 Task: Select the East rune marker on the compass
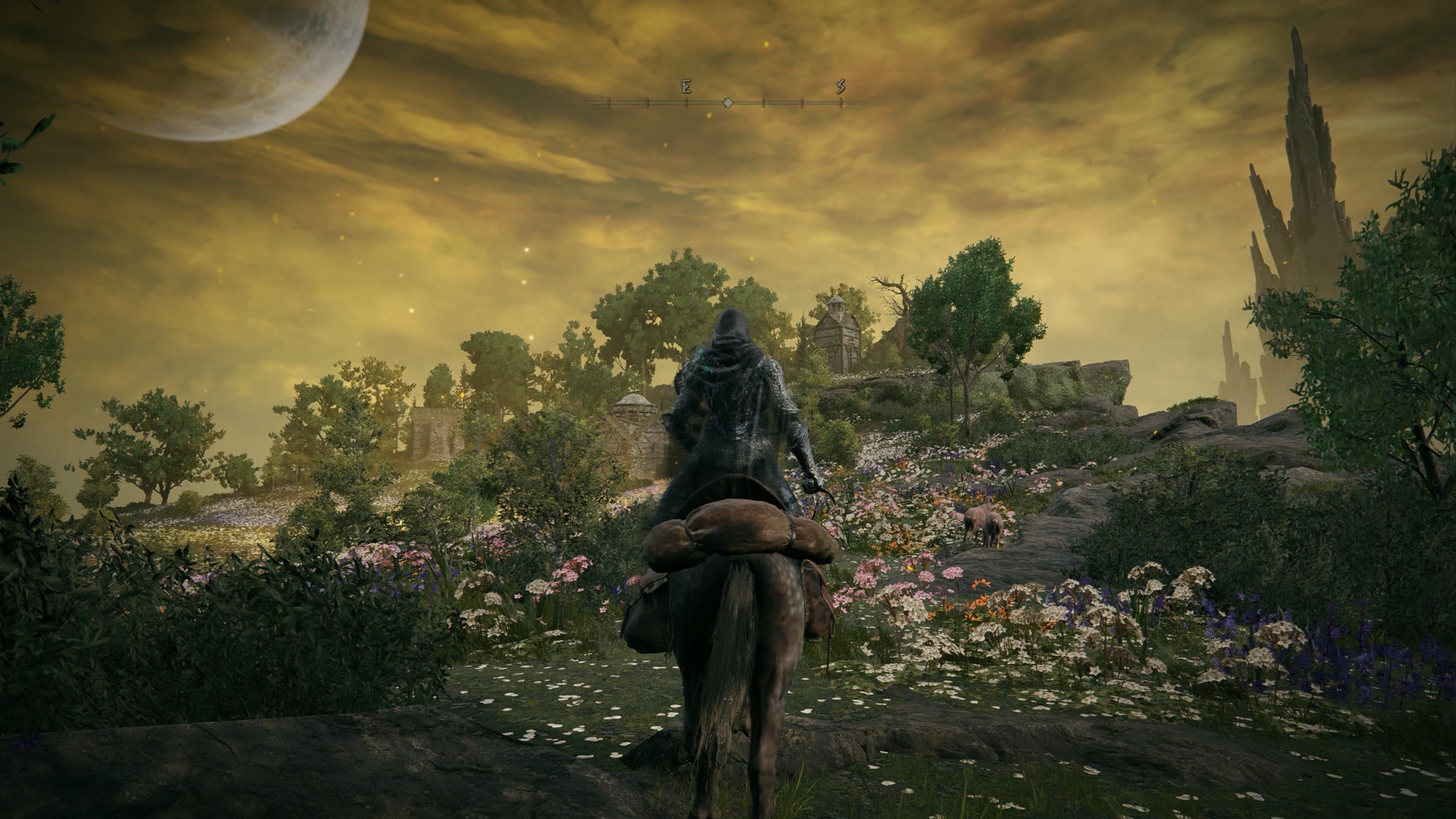click(x=686, y=87)
